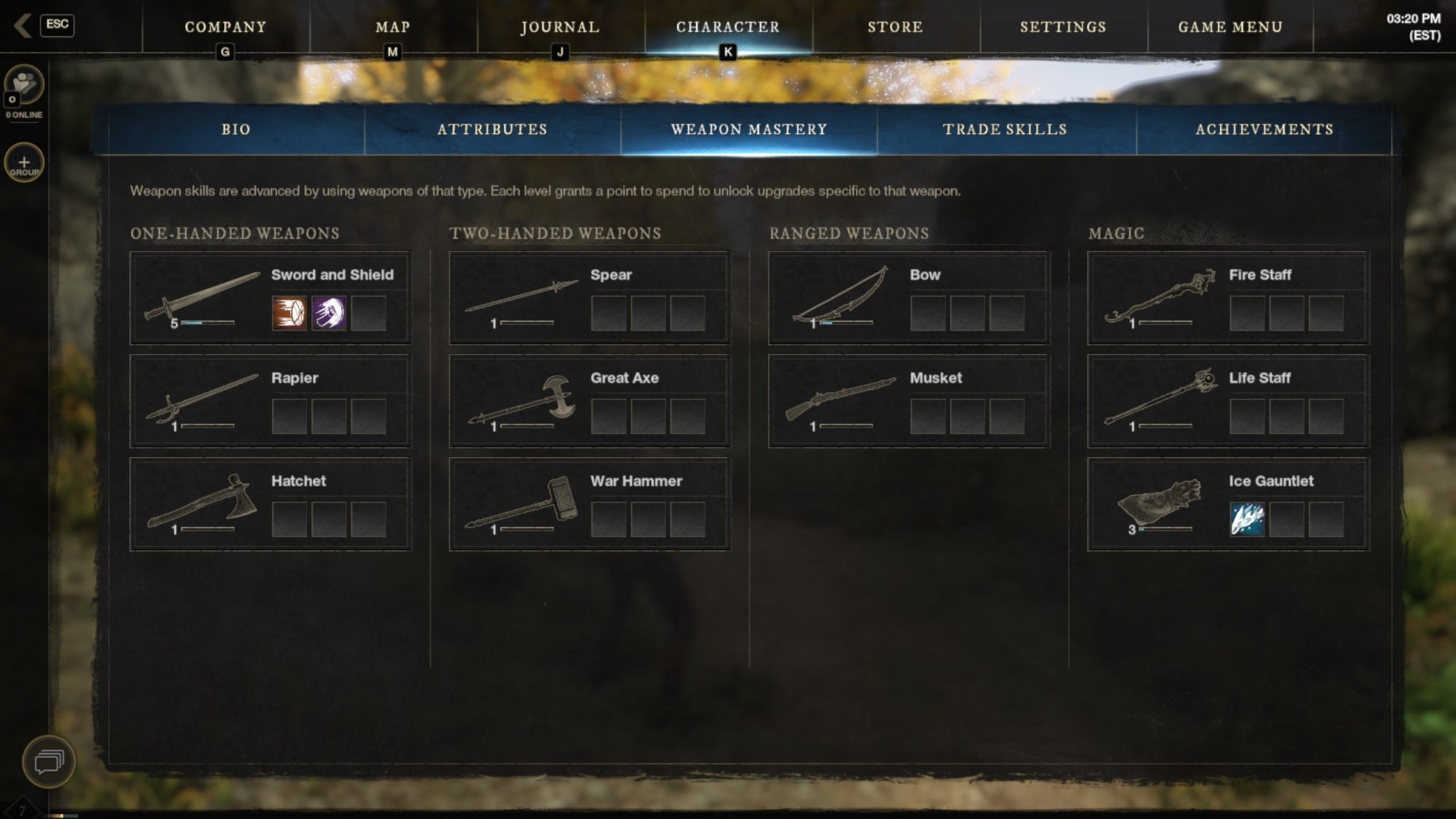Viewport: 1456px width, 819px height.
Task: Go to the Store
Action: (x=895, y=27)
